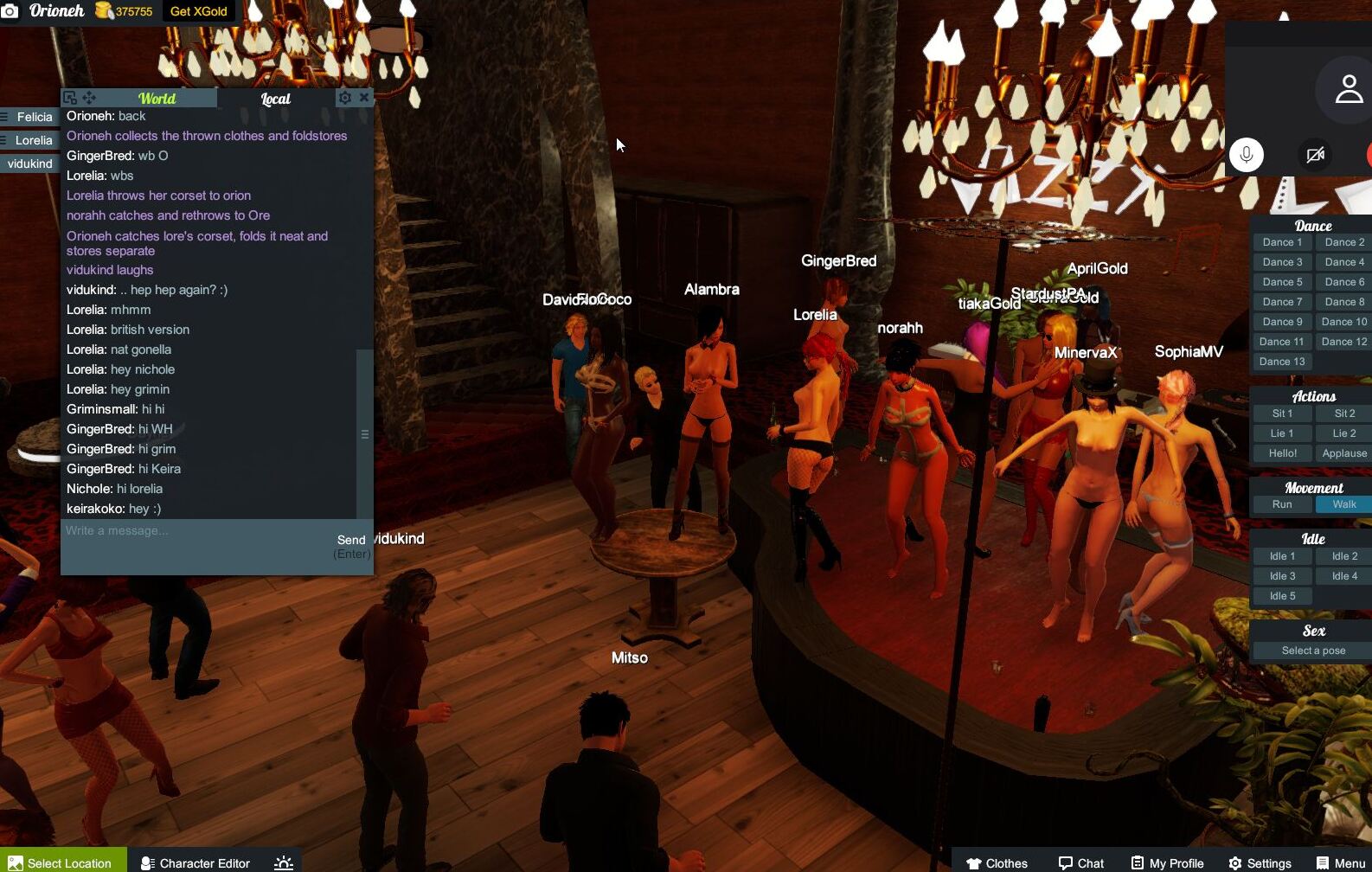The width and height of the screenshot is (1372, 872).
Task: Click the Get XGold button
Action: click(198, 11)
